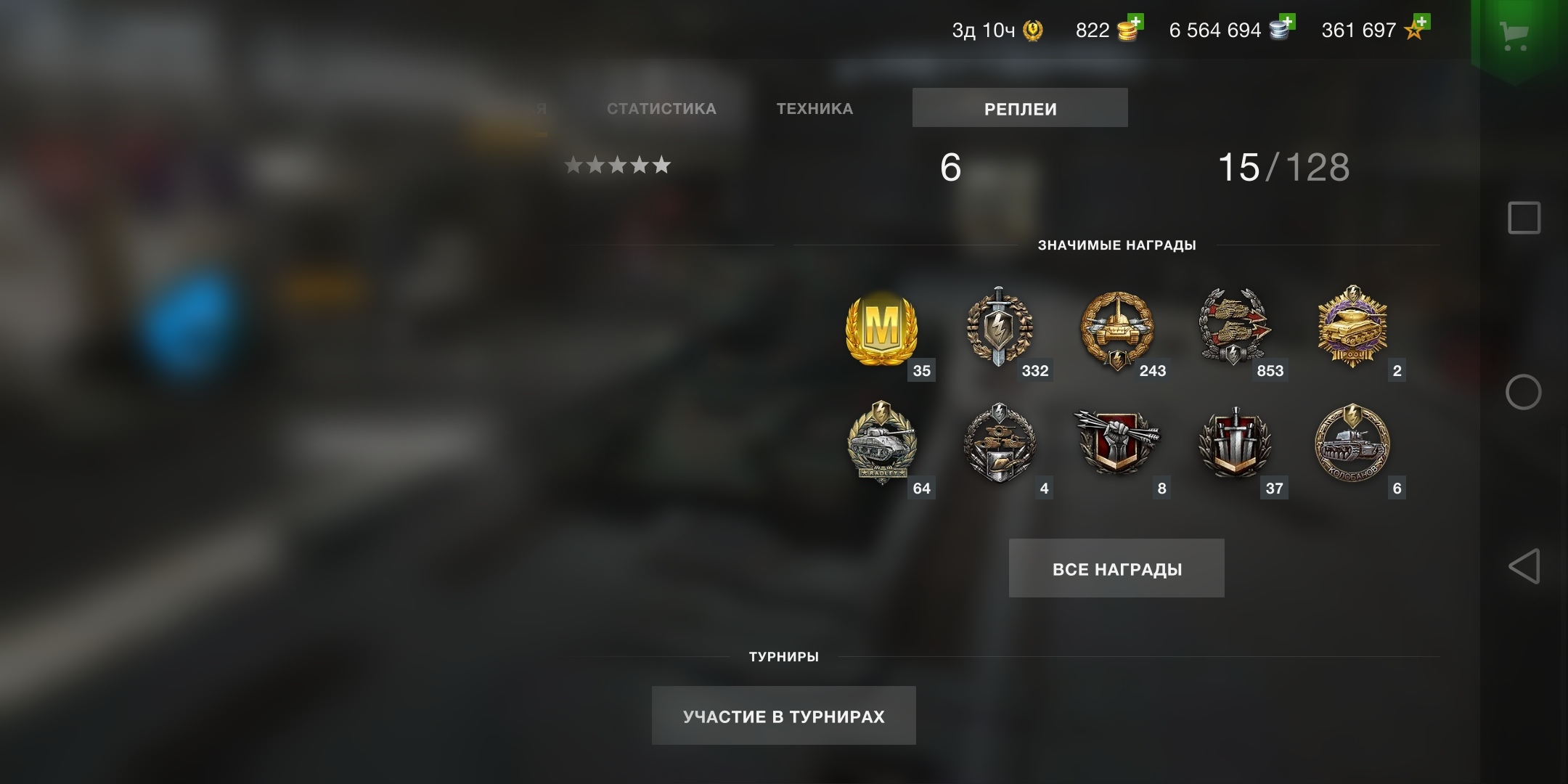Select the Реплеи tab

point(1020,108)
